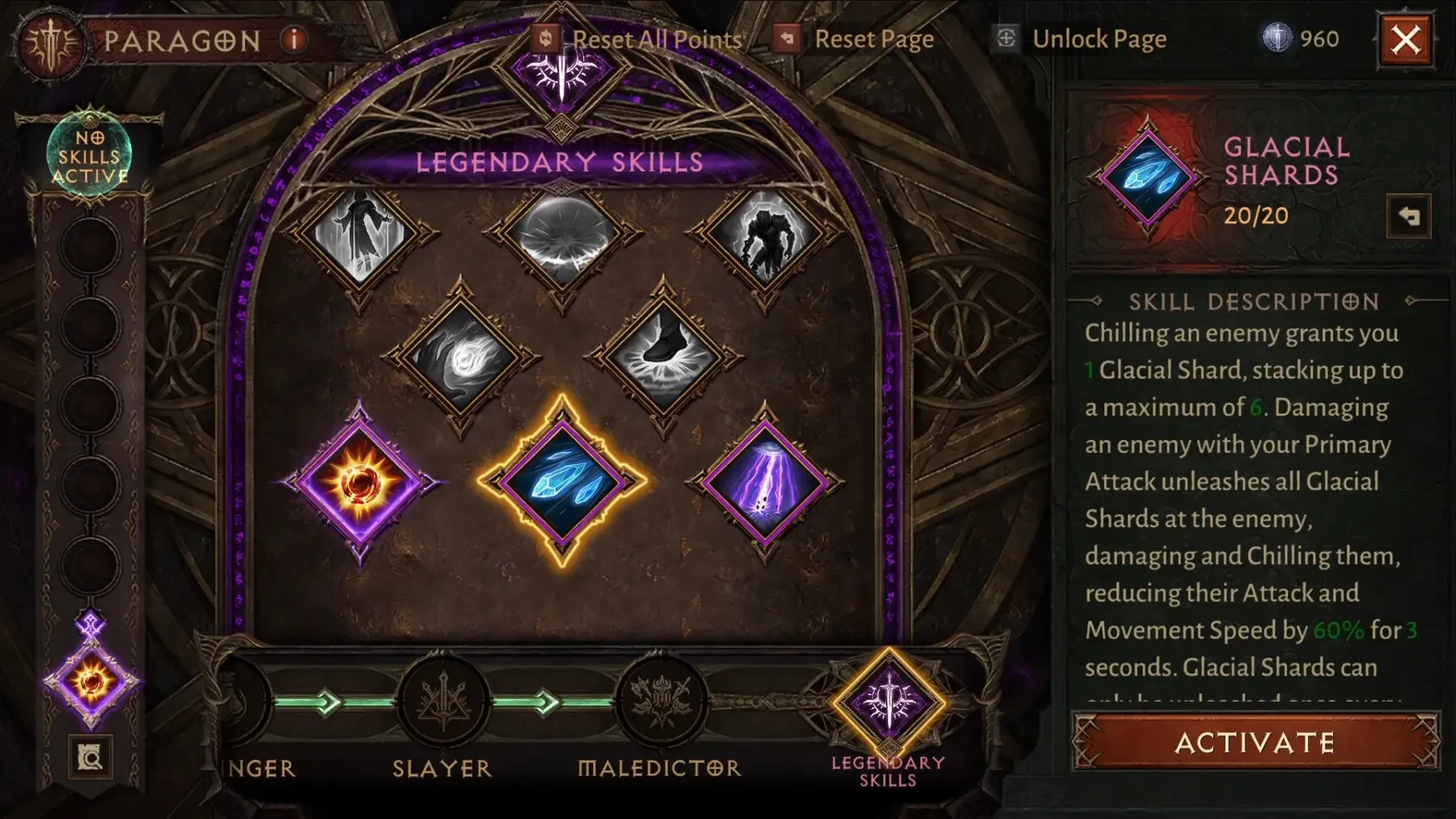Click the undo arrow beside Glacial Shards points
The height and width of the screenshot is (819, 1456).
1408,216
